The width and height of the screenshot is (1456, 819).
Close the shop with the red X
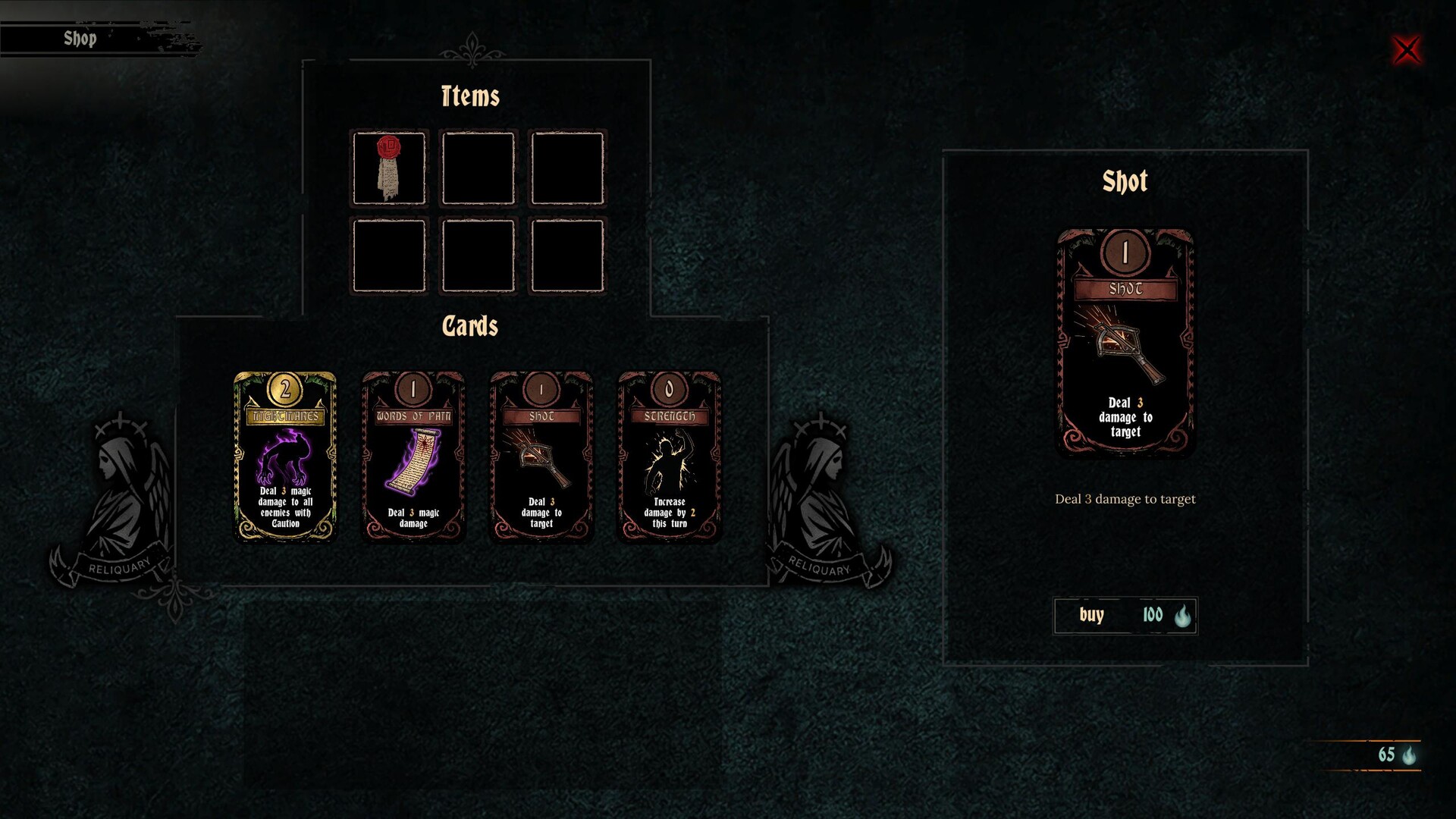click(1407, 50)
